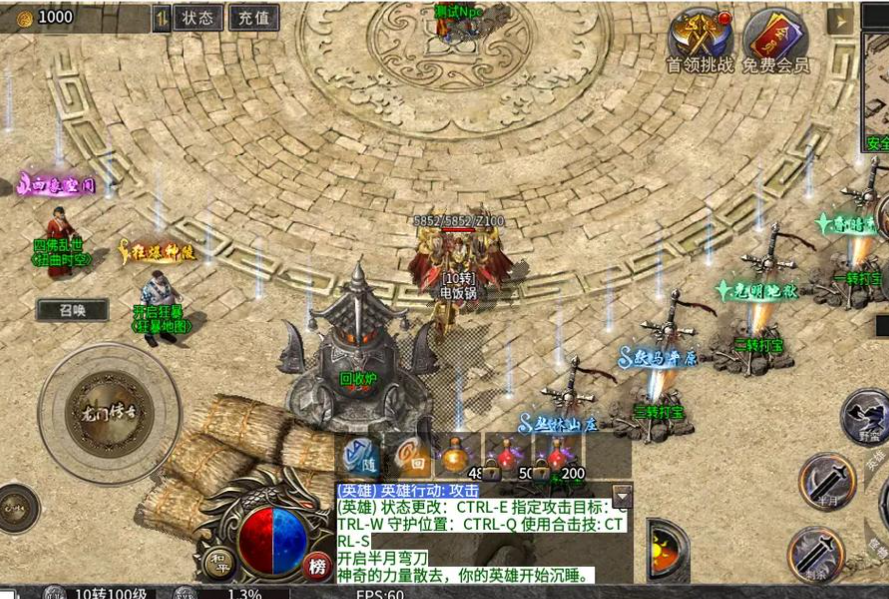
Task: Open the 榜 ranking button
Action: point(317,566)
